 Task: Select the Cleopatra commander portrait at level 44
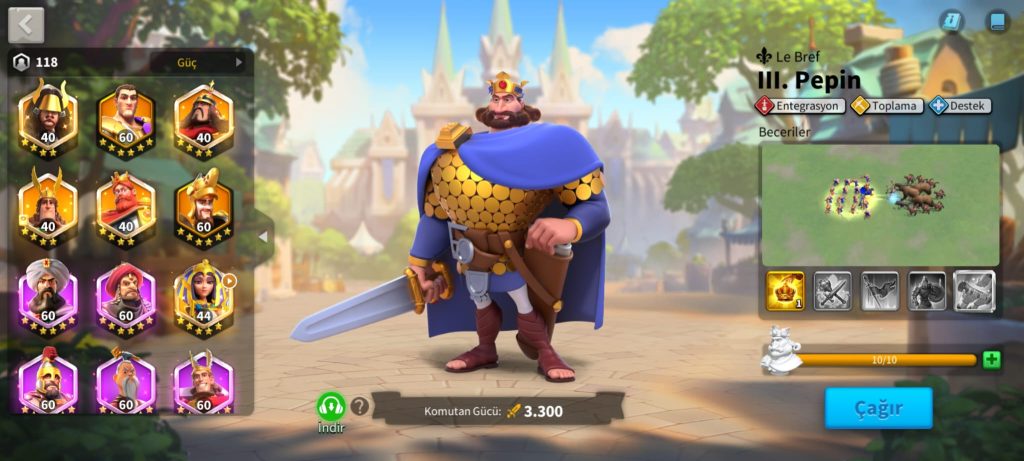204,297
